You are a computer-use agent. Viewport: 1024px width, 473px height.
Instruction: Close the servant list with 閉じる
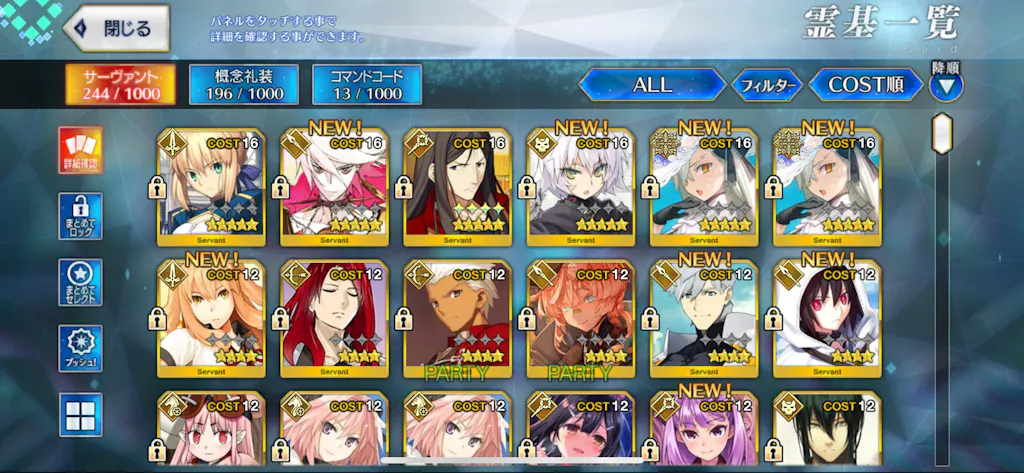(118, 28)
